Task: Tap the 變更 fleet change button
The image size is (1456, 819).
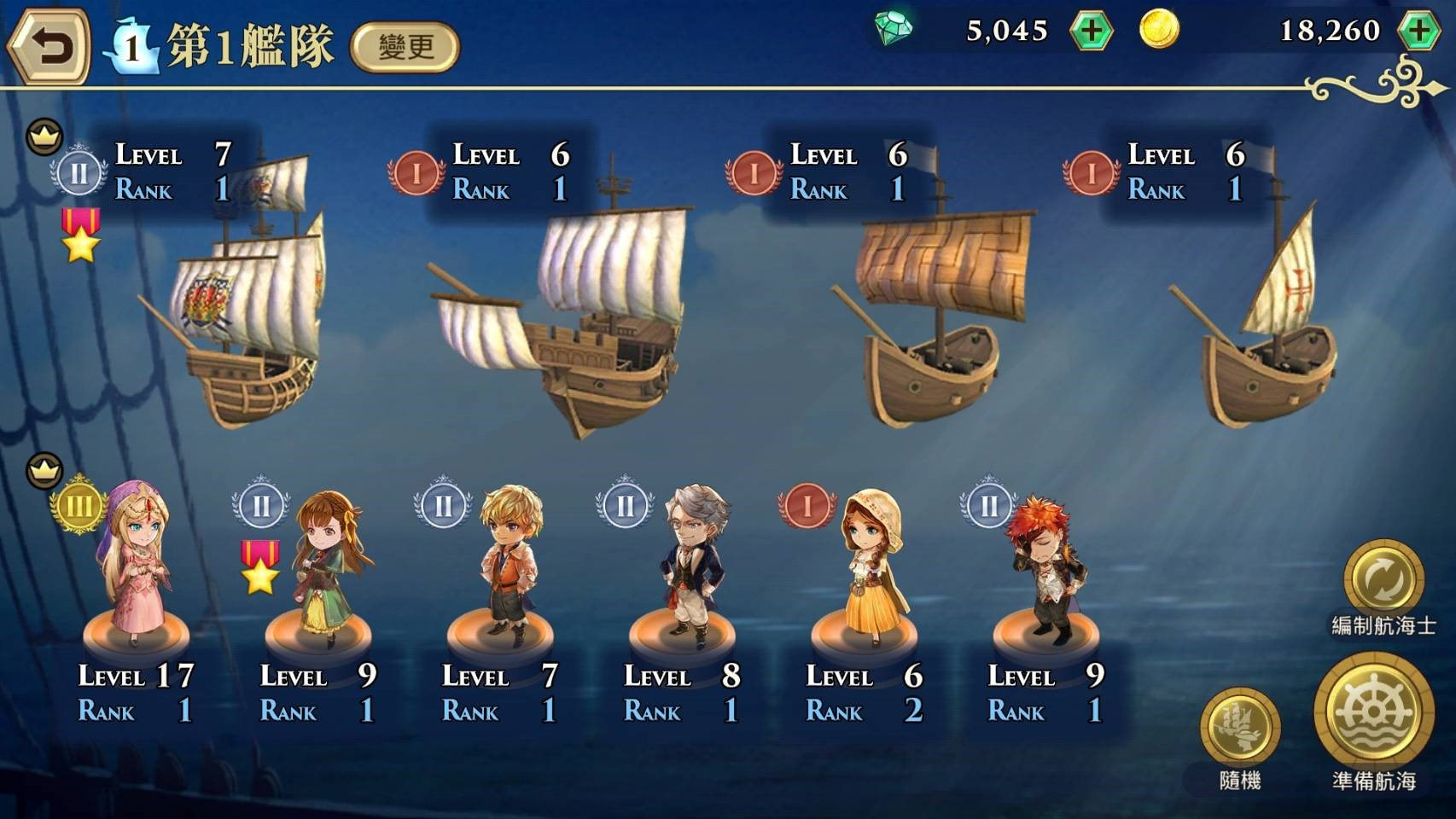Action: (405, 47)
